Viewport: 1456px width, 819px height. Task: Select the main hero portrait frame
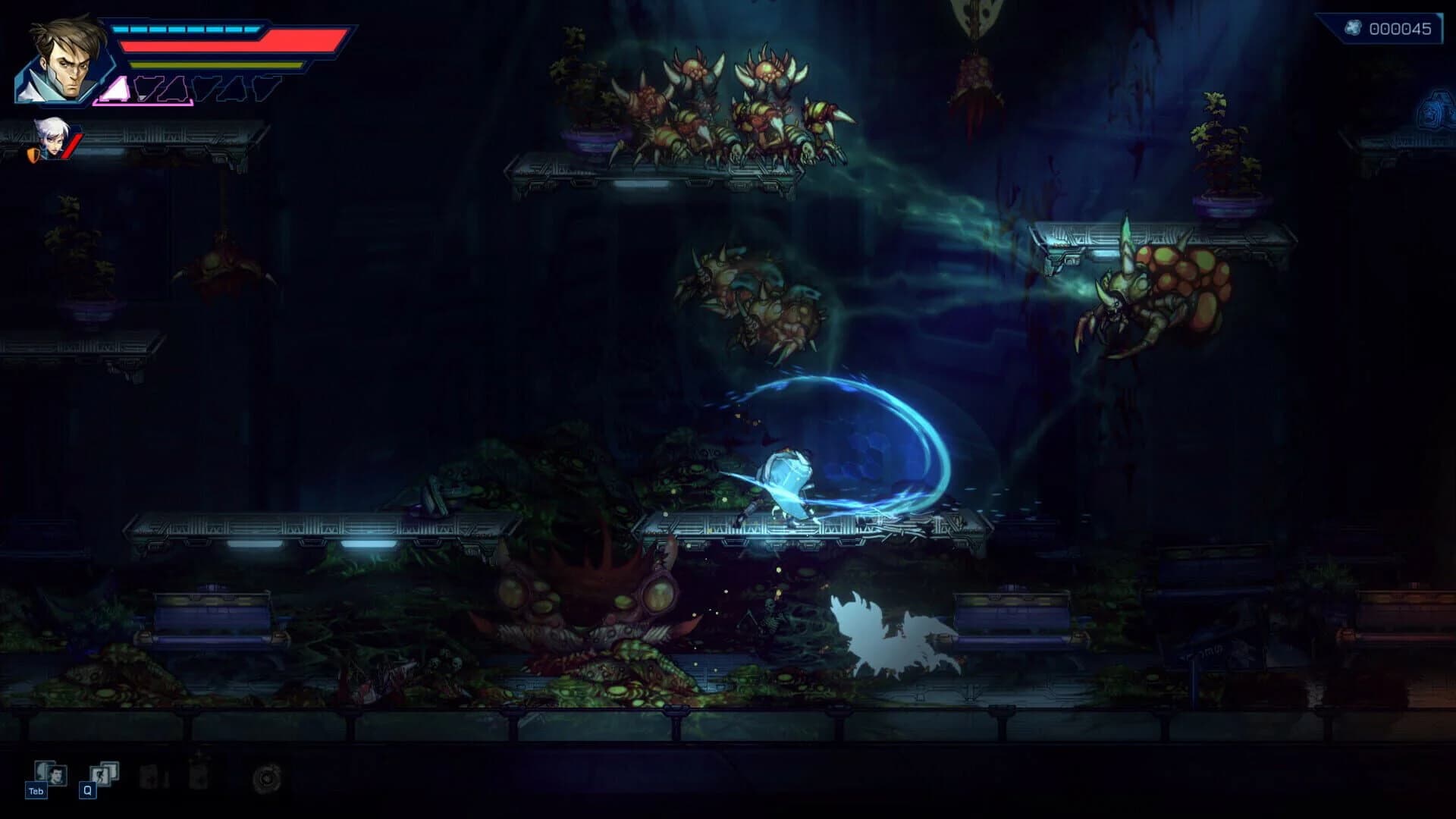pos(65,64)
